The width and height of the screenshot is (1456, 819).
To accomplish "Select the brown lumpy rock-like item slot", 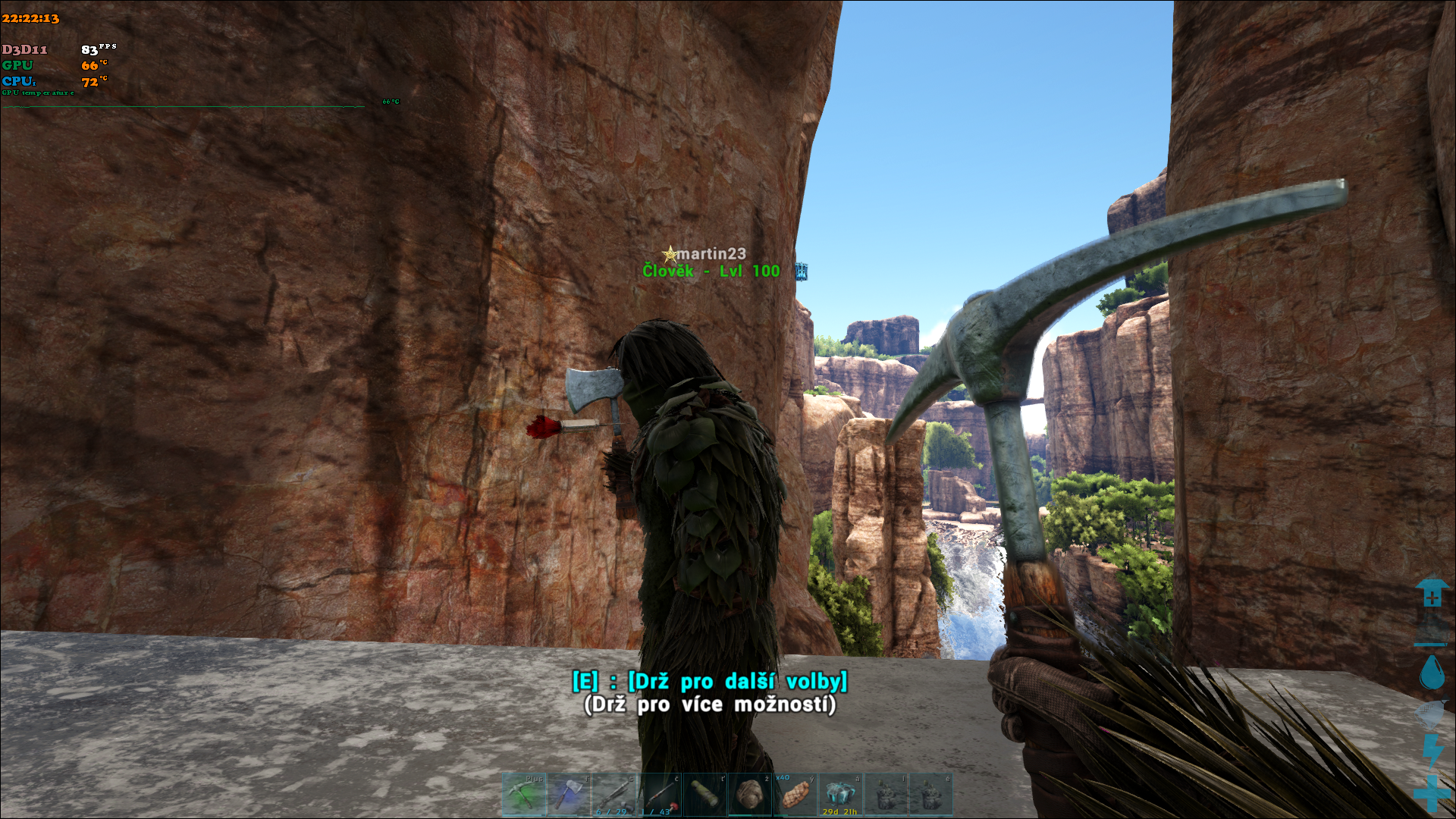I will [750, 794].
